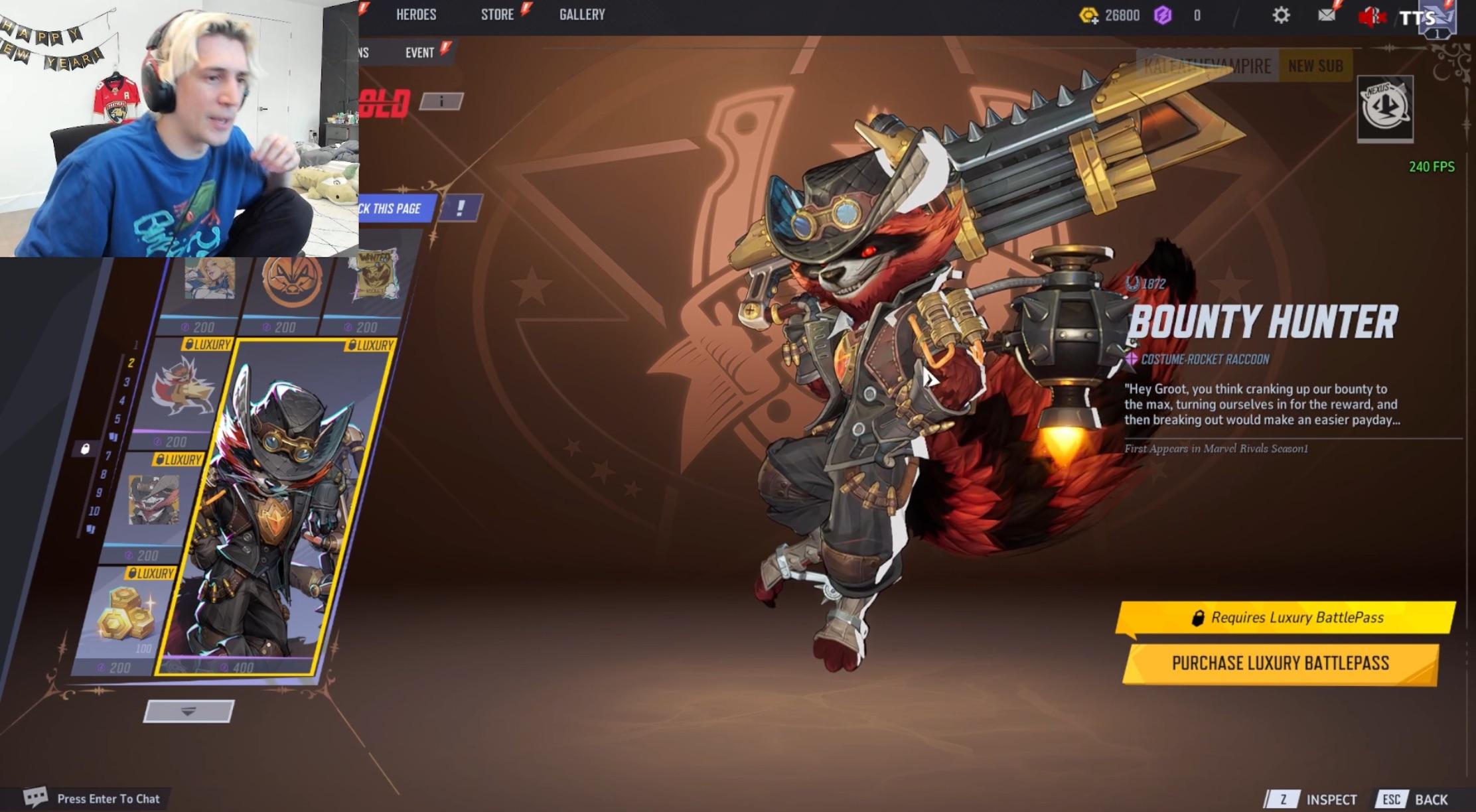Go to the Gallery menu
Image resolution: width=1476 pixels, height=812 pixels.
(582, 15)
